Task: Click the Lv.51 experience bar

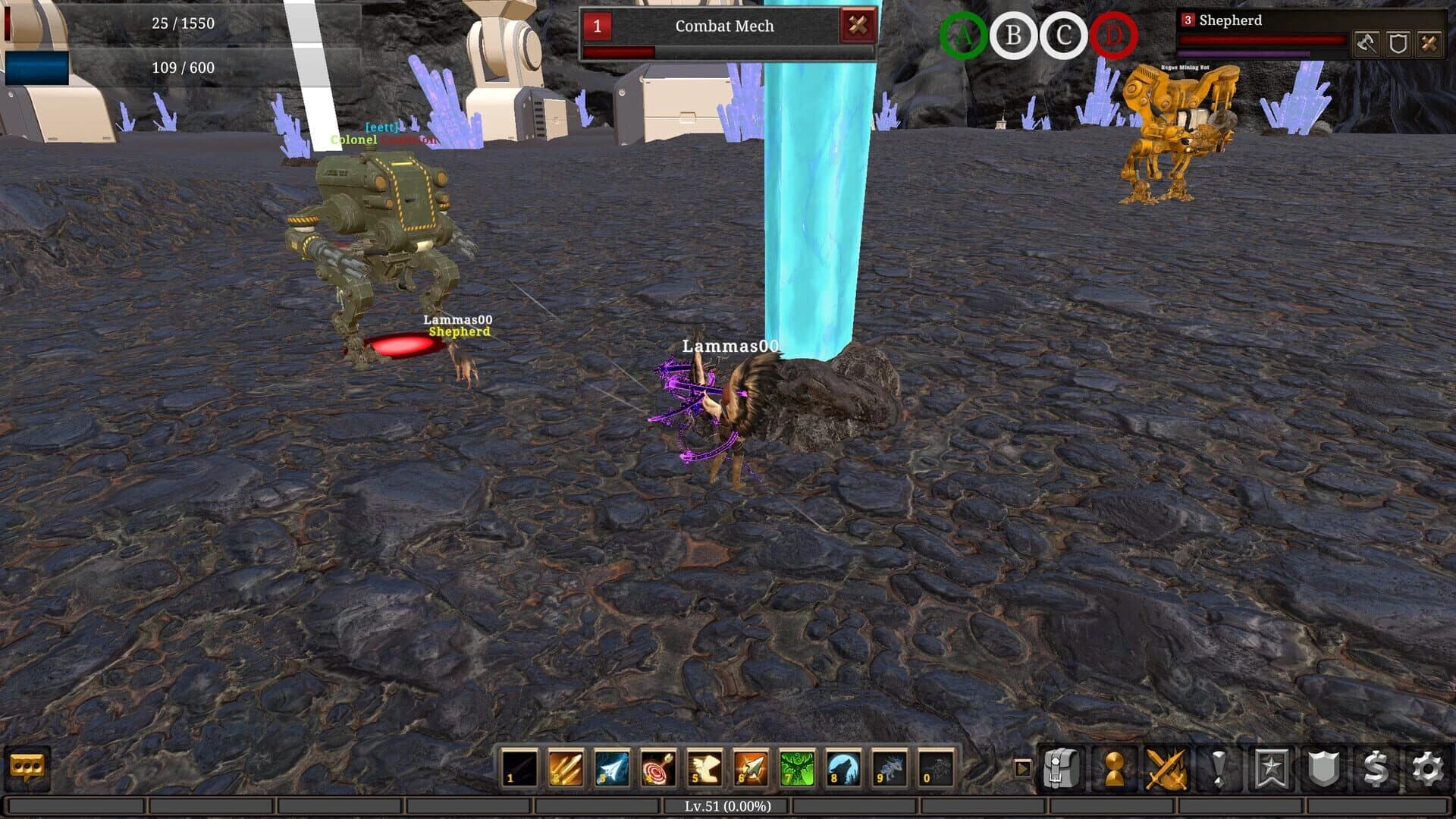Action: pos(728,806)
